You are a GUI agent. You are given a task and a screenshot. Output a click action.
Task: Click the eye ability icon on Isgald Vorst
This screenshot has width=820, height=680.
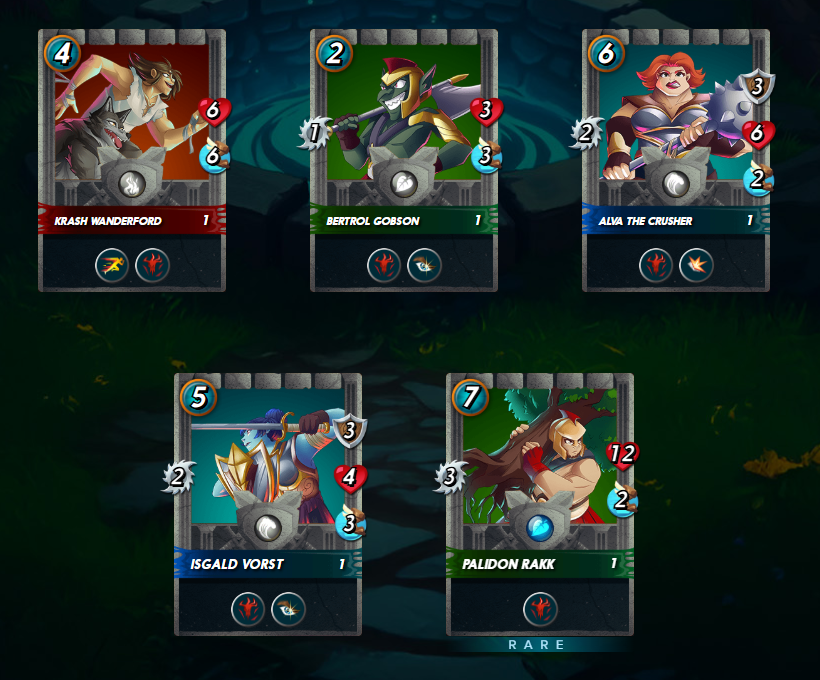pos(288,609)
